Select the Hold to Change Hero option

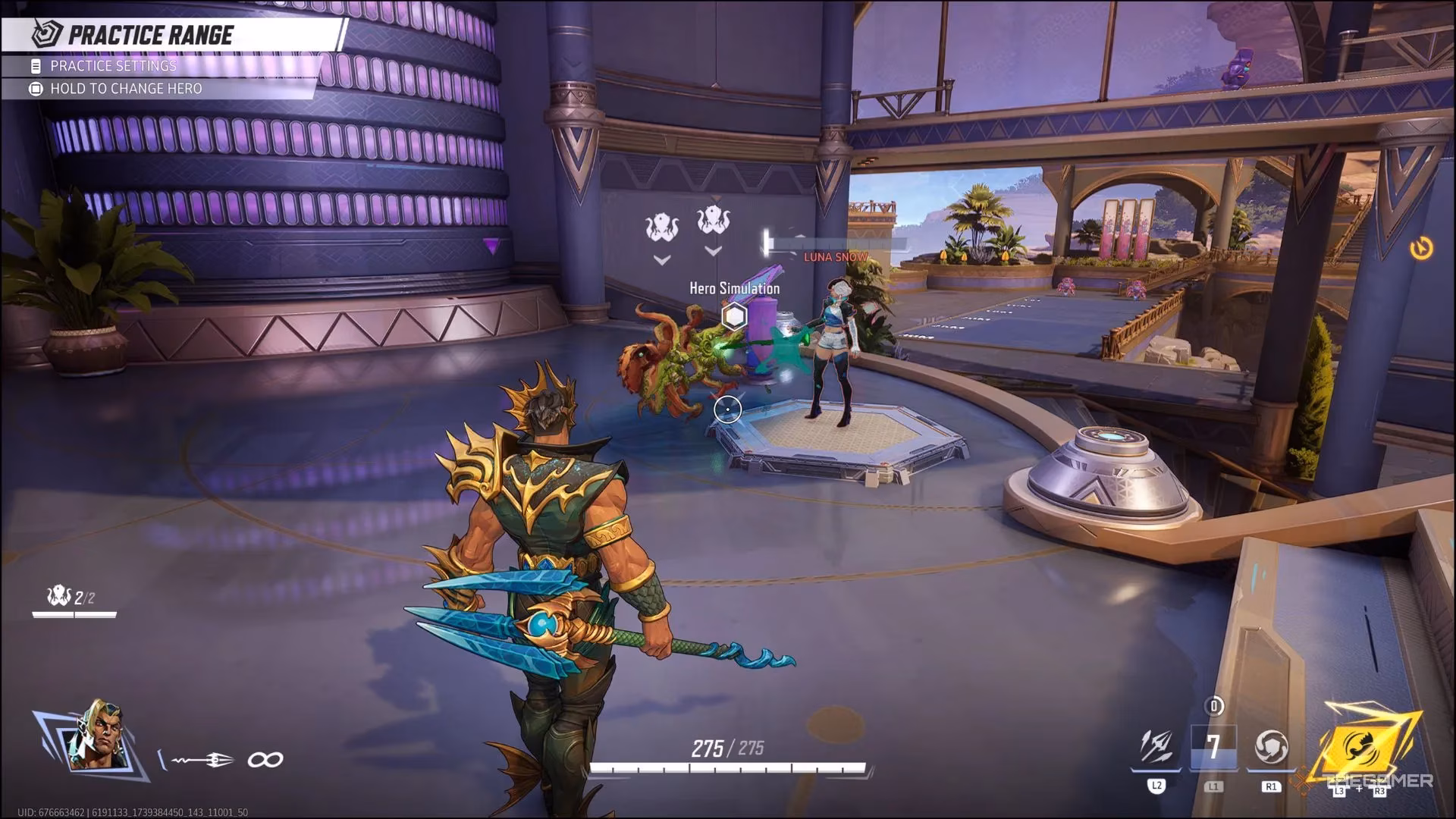[126, 89]
